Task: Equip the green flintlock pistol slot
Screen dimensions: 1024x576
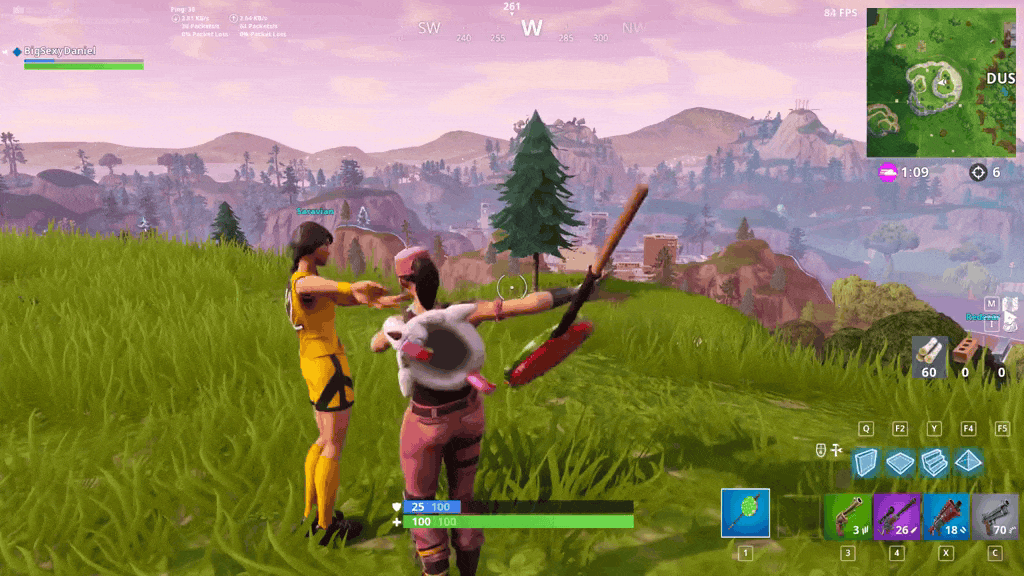Action: point(847,516)
